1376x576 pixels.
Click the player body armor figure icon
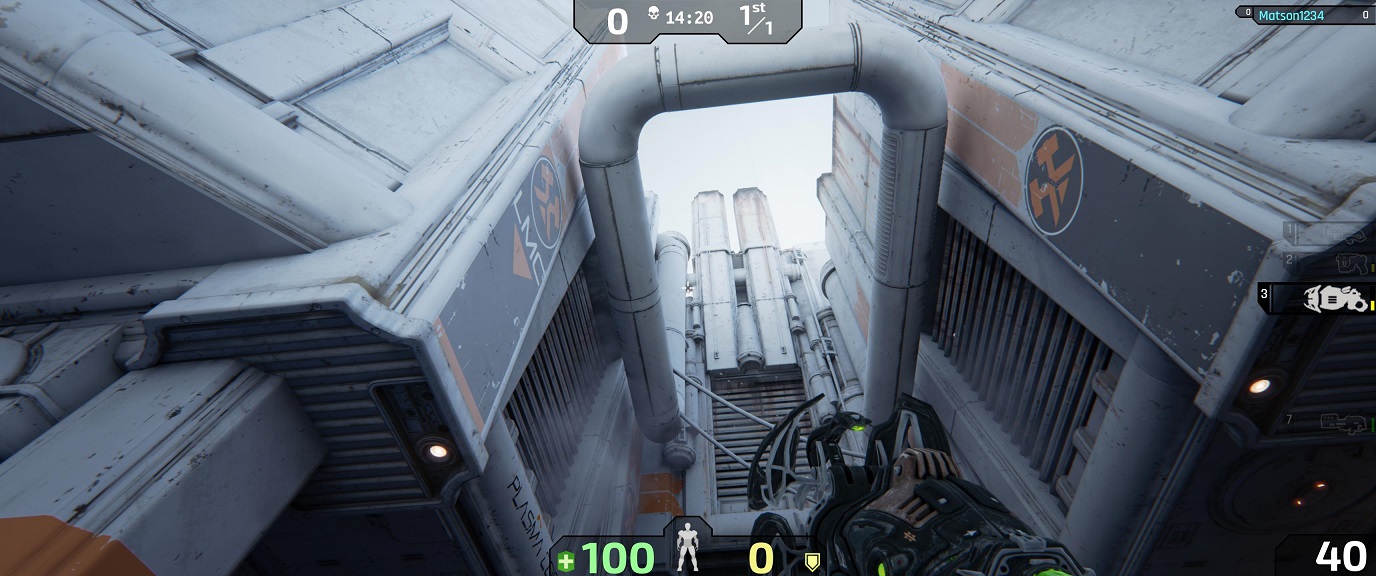tap(687, 546)
